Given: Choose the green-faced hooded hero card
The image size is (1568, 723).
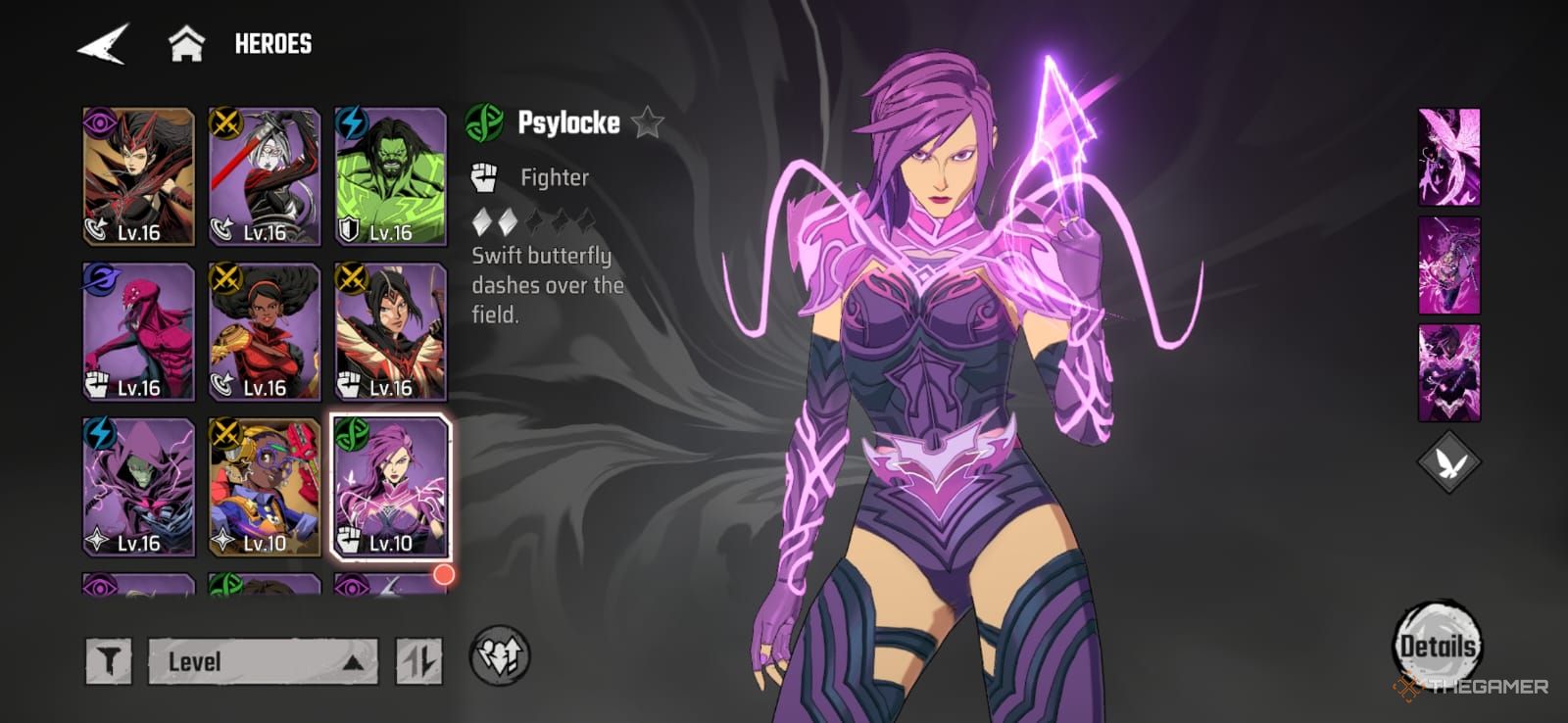Looking at the screenshot, I should pyautogui.click(x=138, y=487).
